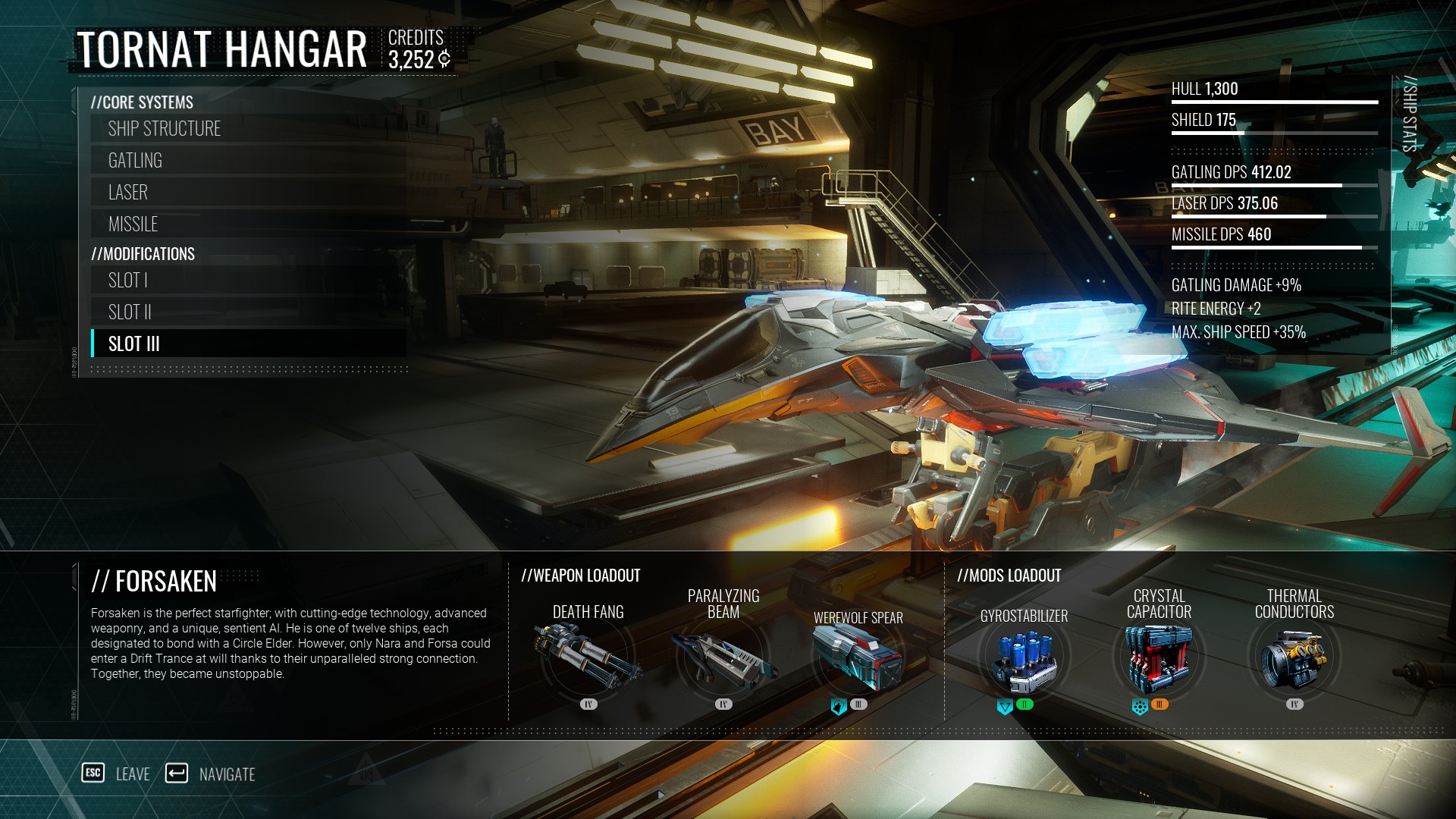Image resolution: width=1456 pixels, height=819 pixels.
Task: Click the Navigate option
Action: coord(210,774)
